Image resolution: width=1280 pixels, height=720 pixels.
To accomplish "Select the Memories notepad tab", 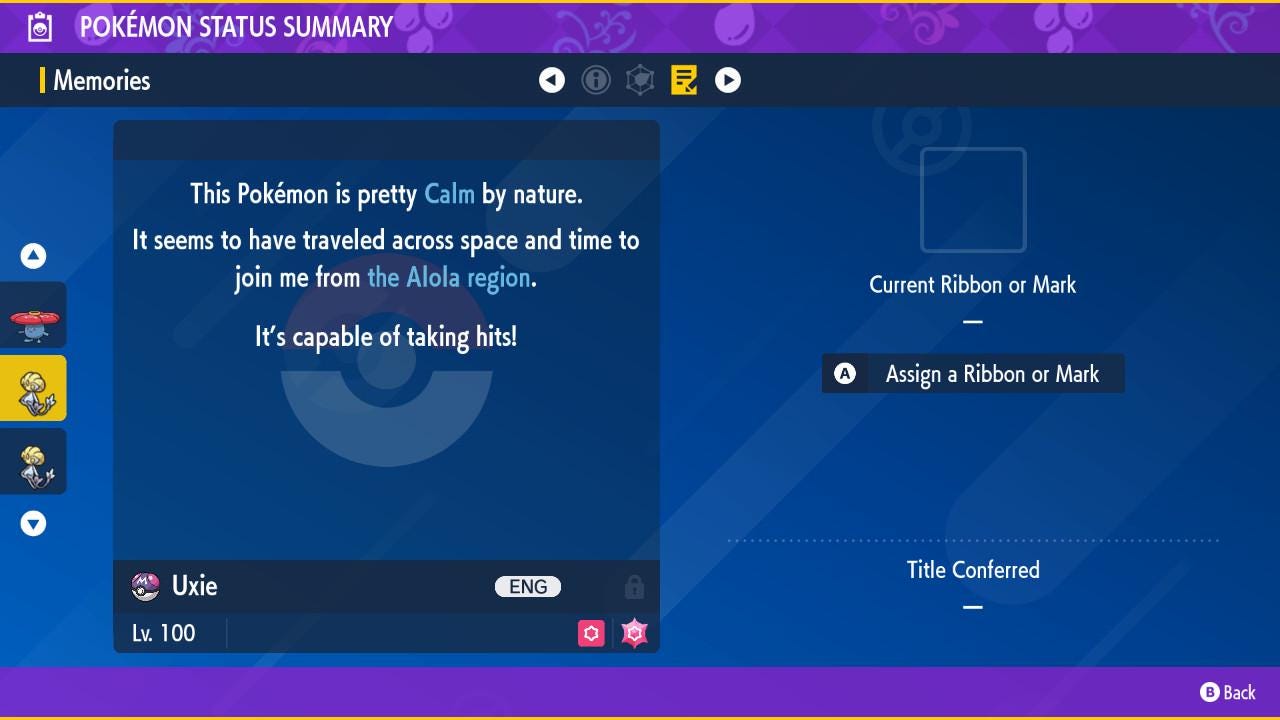I will (x=684, y=80).
